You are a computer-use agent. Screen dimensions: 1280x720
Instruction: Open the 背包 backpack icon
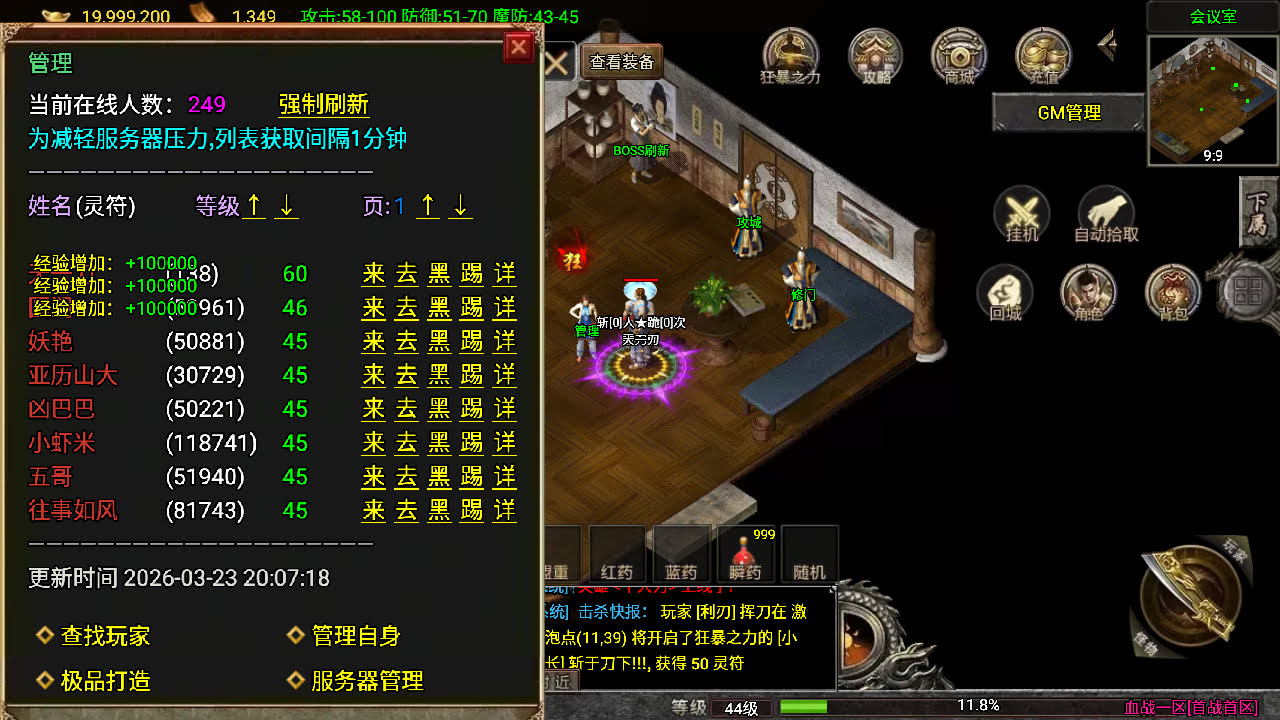(x=1173, y=293)
